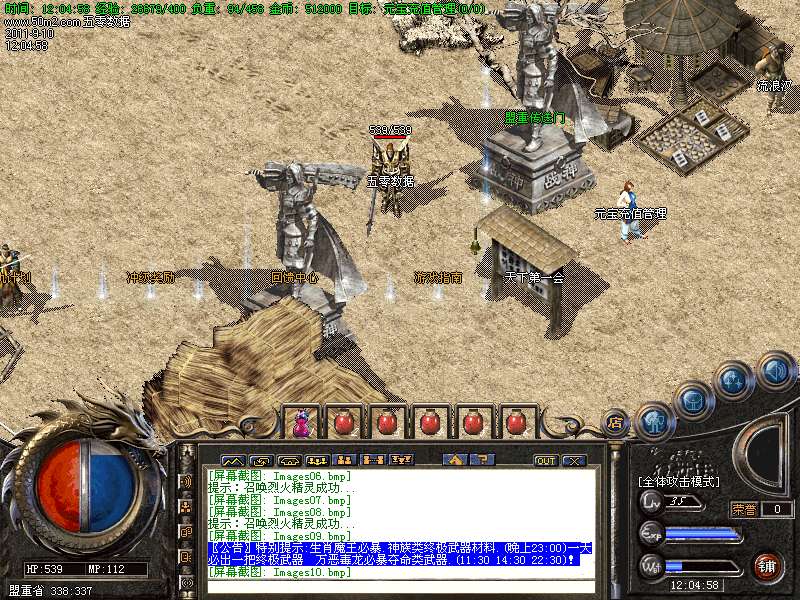This screenshot has height=600, width=800.
Task: Click the OUT button above chat
Action: pos(545,460)
